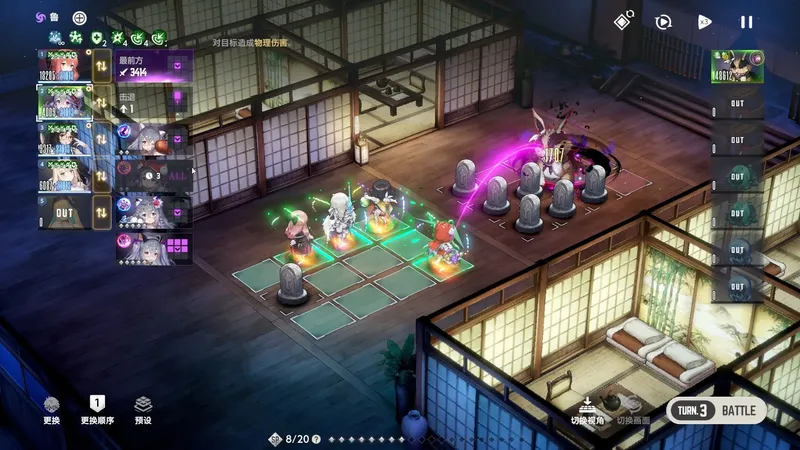Start the turn with BATTLE button
This screenshot has width=800, height=450.
pyautogui.click(x=716, y=410)
